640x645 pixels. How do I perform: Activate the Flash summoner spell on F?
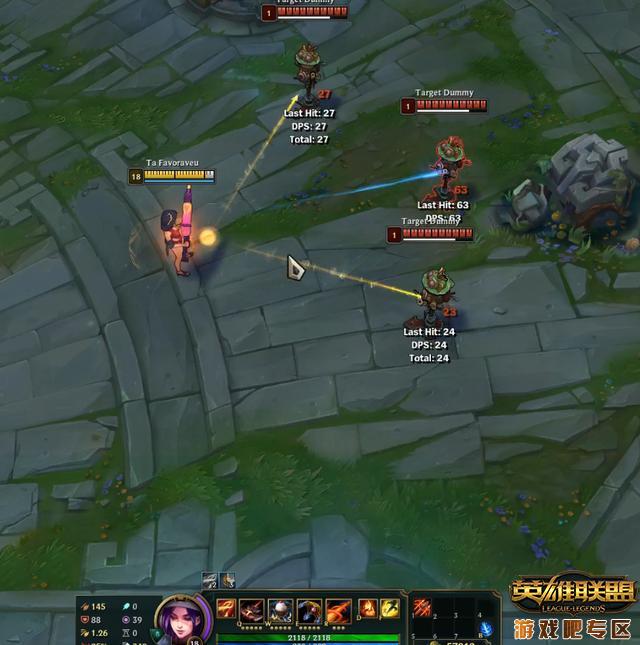pos(390,609)
